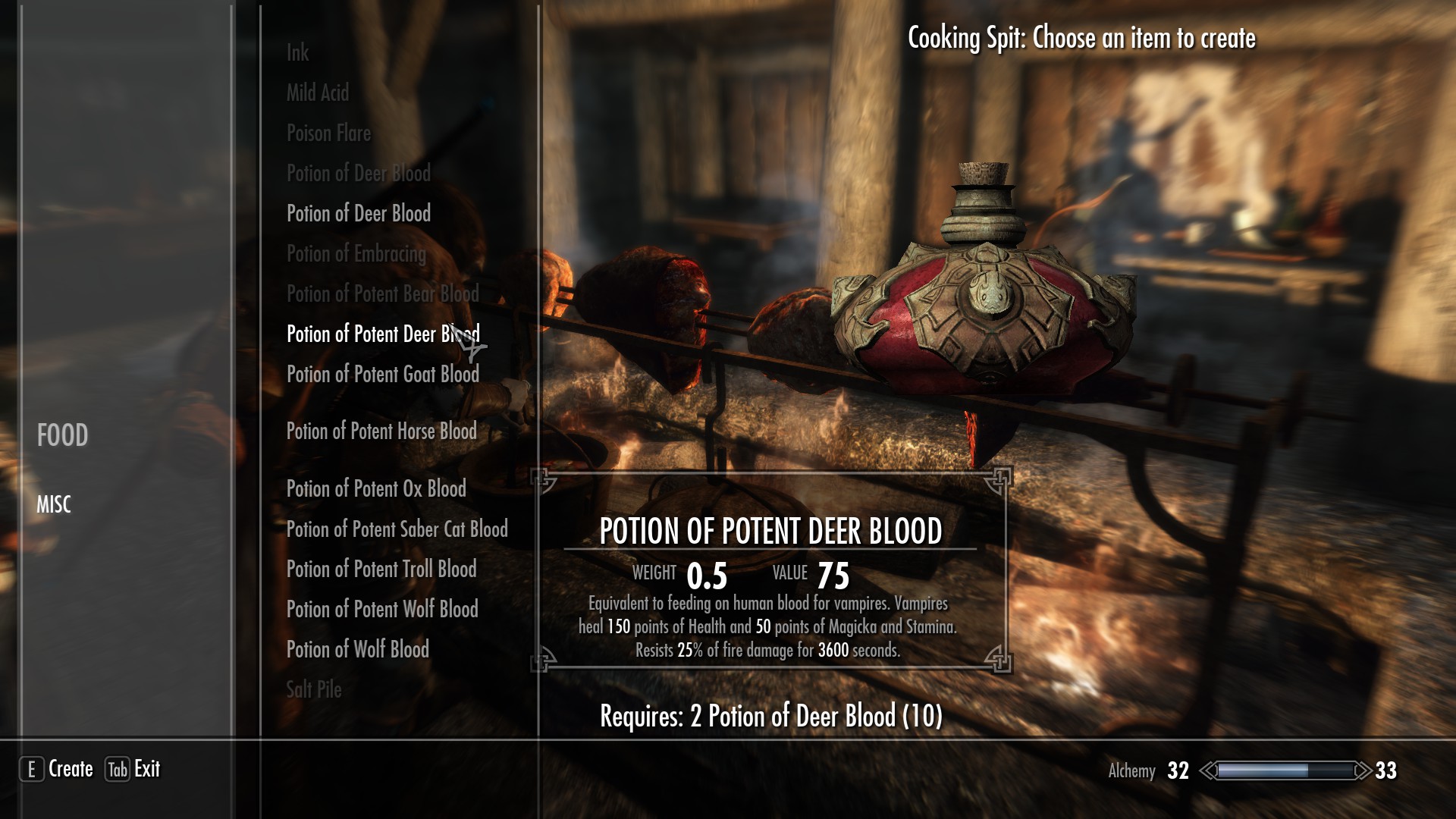The image size is (1456, 819).
Task: Choose Potion of Potent Horse Blood
Action: tap(381, 431)
